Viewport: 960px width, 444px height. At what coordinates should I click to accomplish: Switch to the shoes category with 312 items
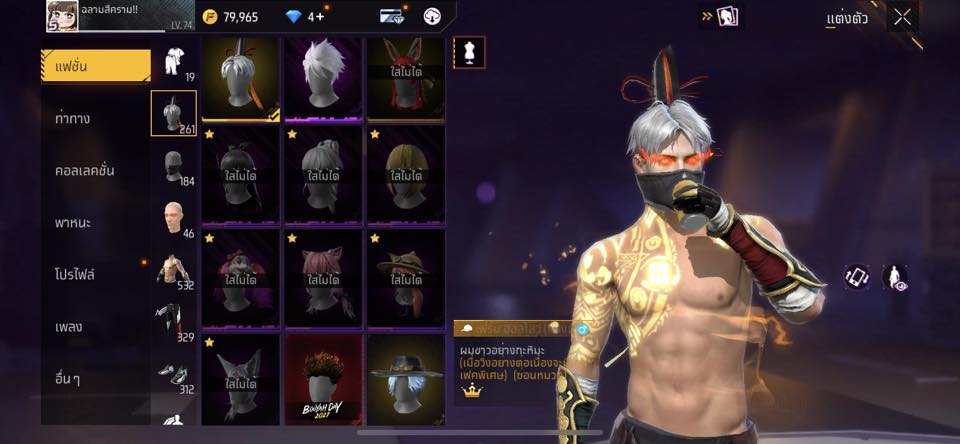tap(174, 374)
